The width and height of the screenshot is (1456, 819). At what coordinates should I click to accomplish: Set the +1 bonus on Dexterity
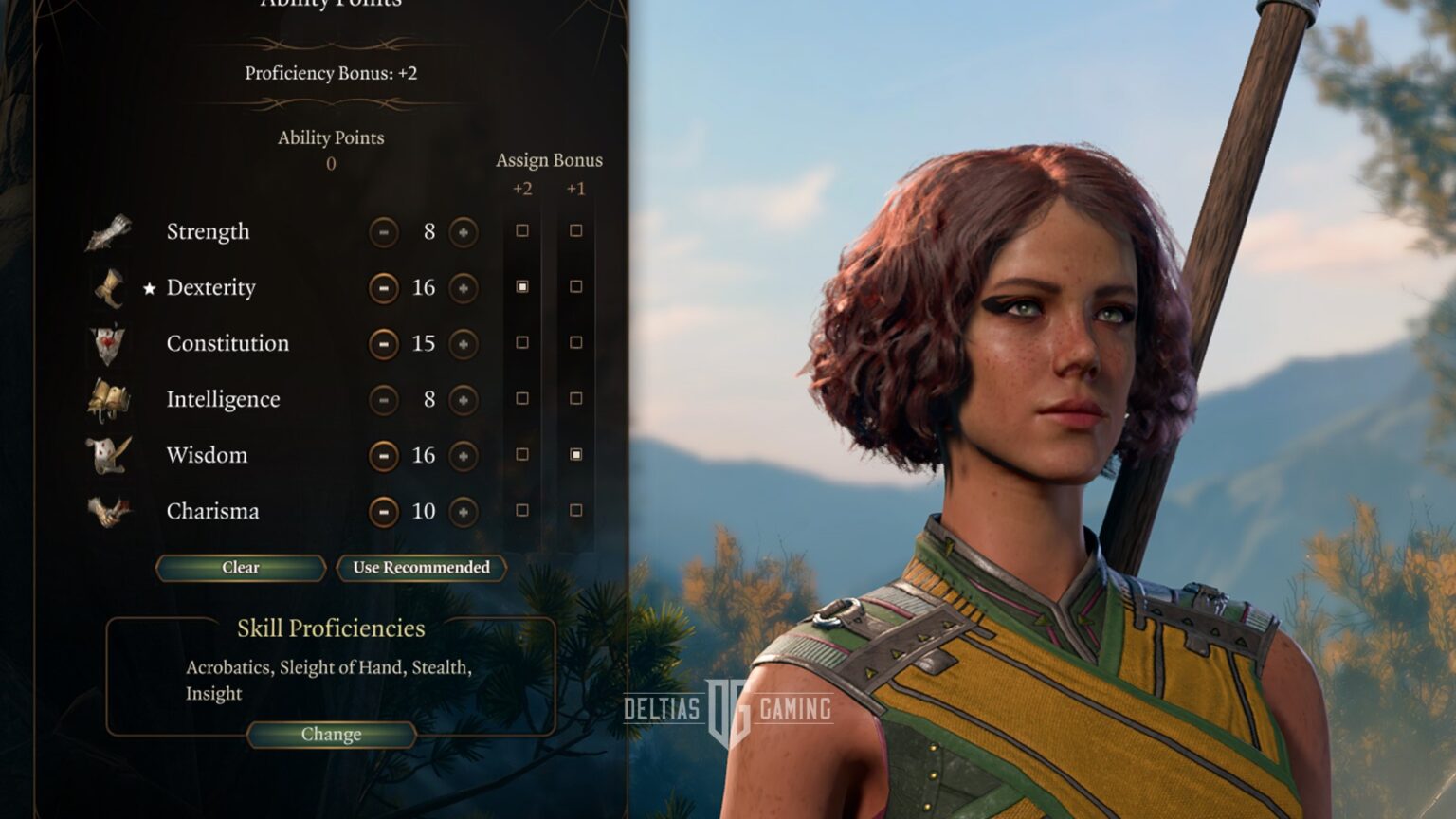click(575, 287)
